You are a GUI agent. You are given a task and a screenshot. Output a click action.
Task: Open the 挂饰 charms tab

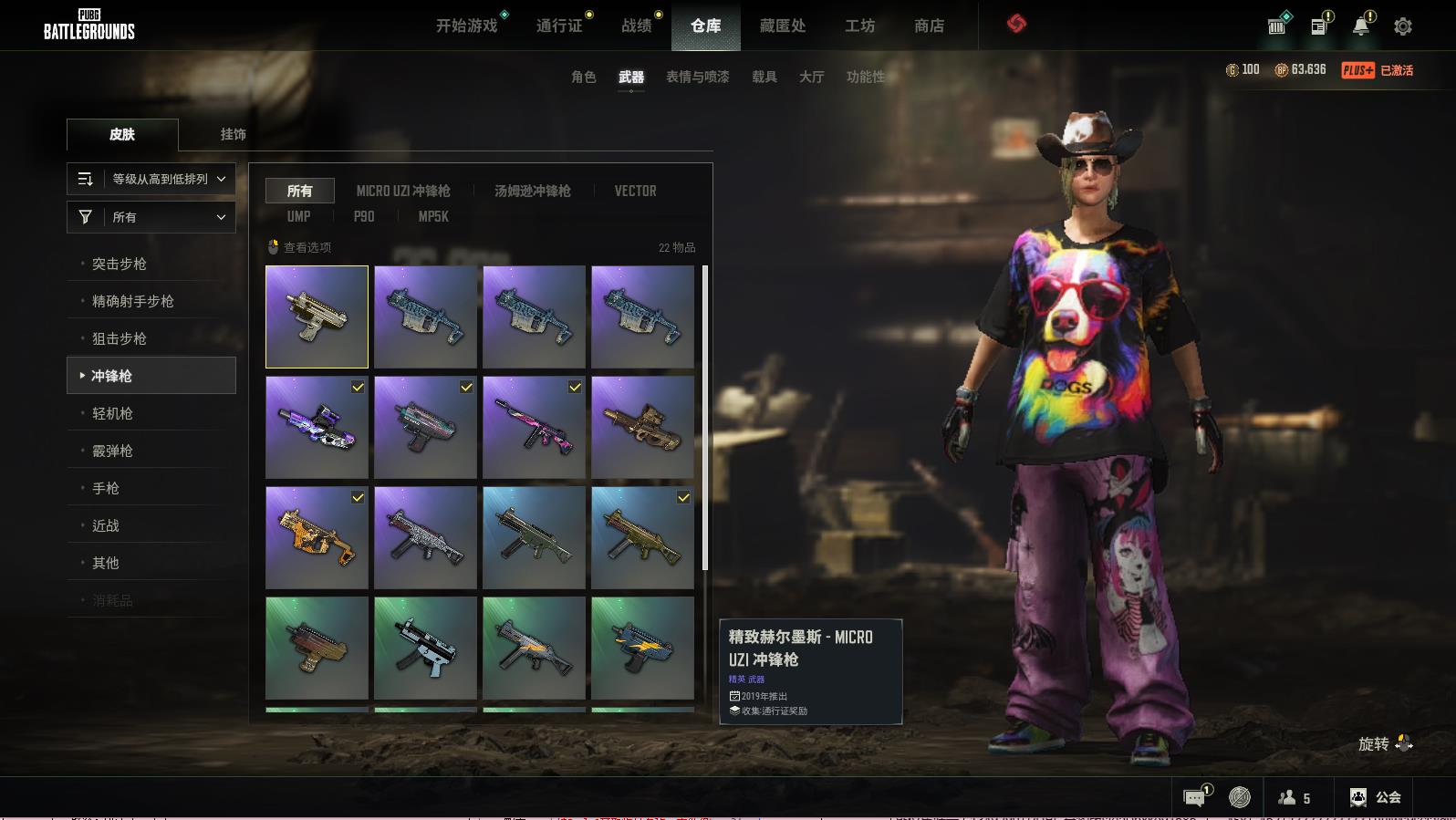pyautogui.click(x=233, y=134)
